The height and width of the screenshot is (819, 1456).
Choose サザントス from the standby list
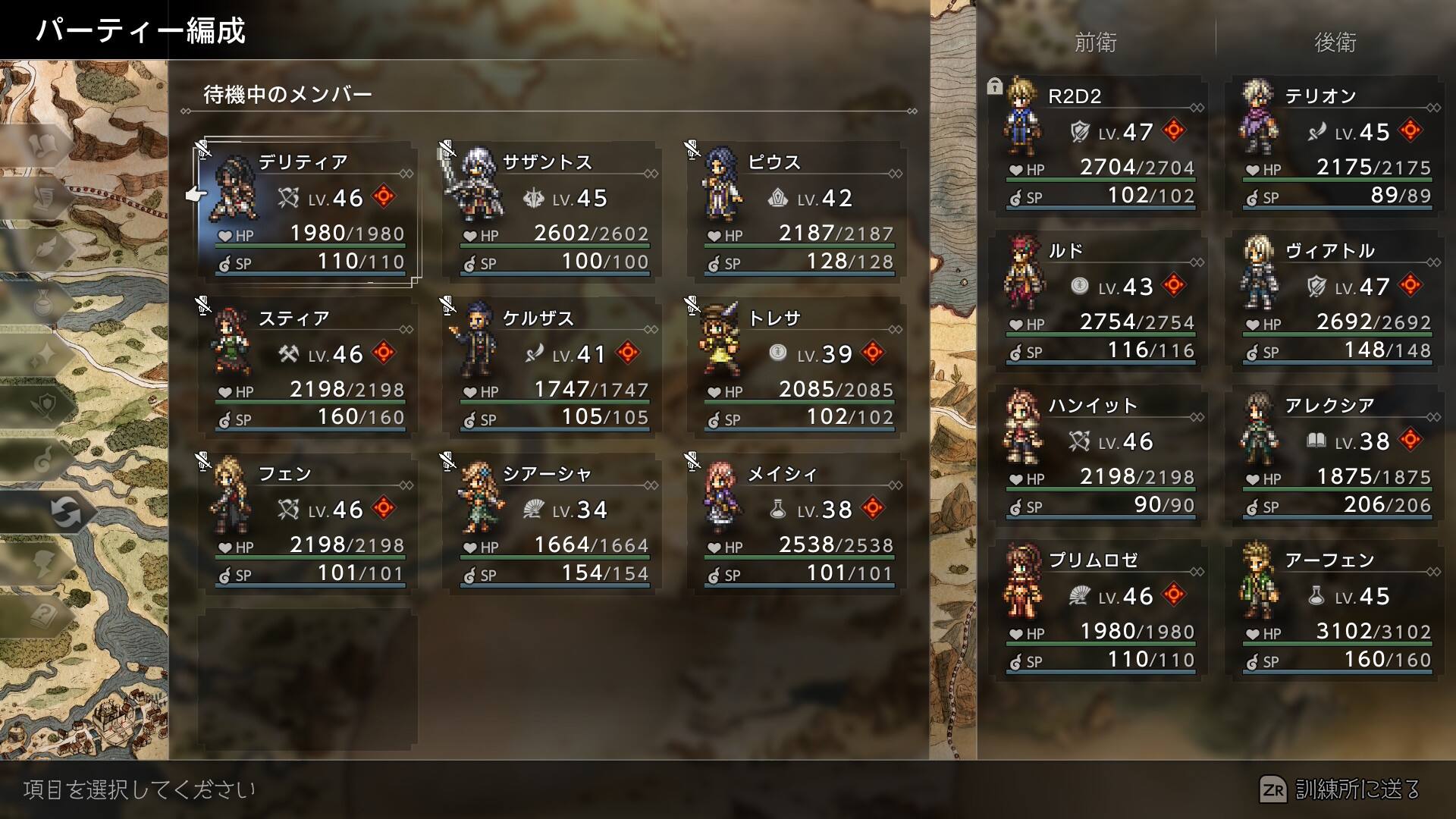(552, 211)
